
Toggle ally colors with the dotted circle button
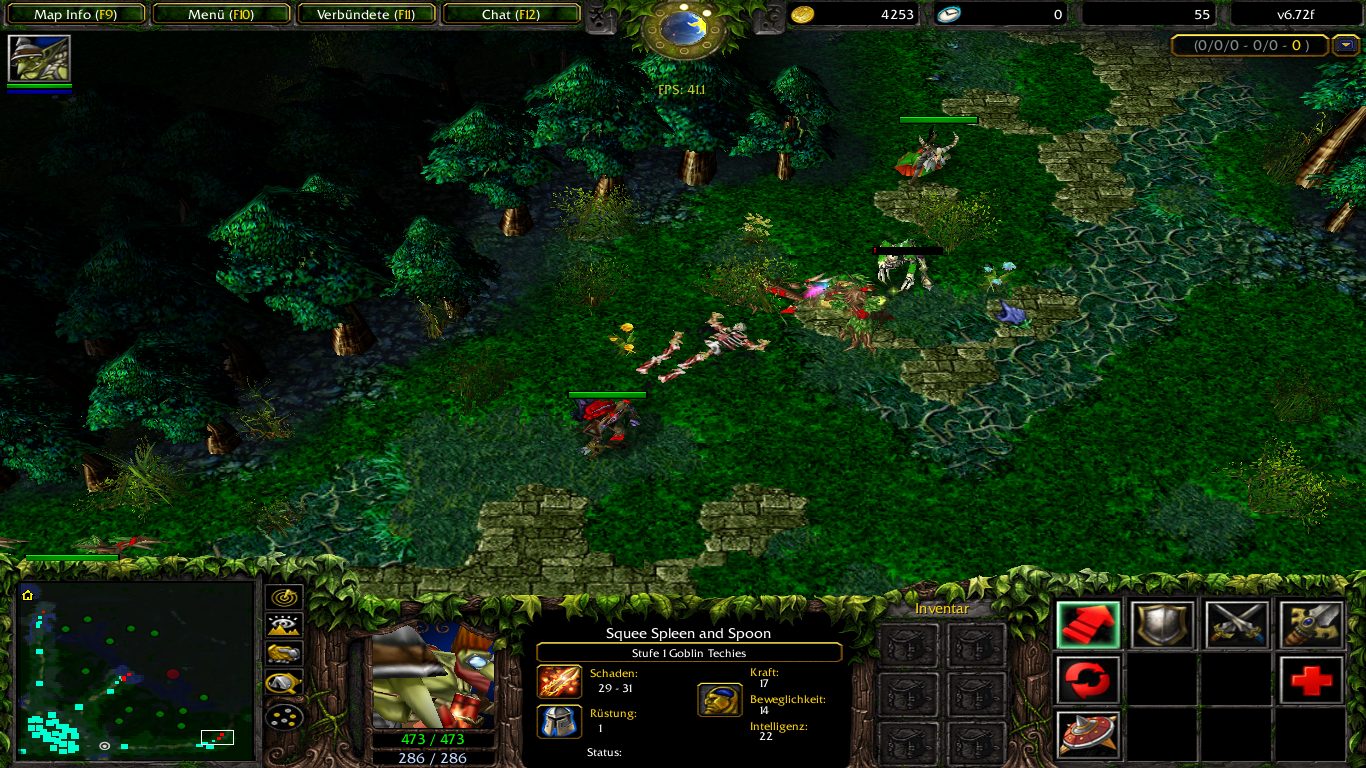coord(283,716)
